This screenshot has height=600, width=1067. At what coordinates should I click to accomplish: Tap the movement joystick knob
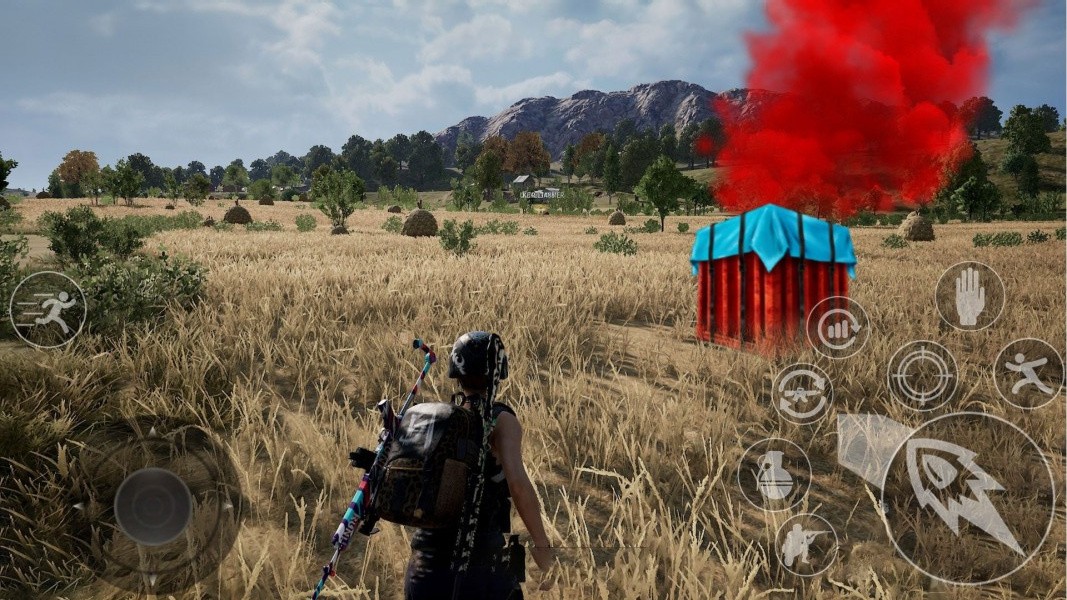coord(153,507)
